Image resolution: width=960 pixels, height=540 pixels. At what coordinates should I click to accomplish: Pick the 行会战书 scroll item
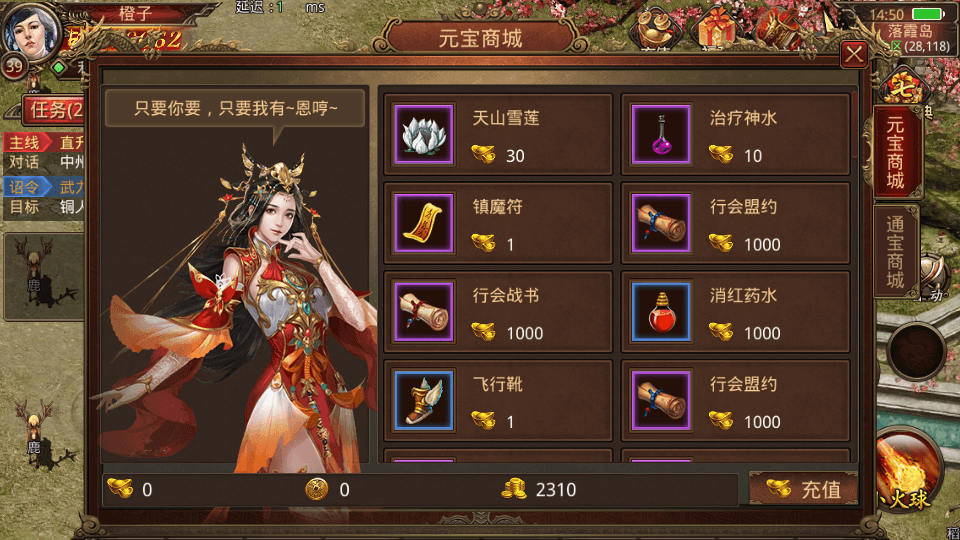tap(498, 312)
